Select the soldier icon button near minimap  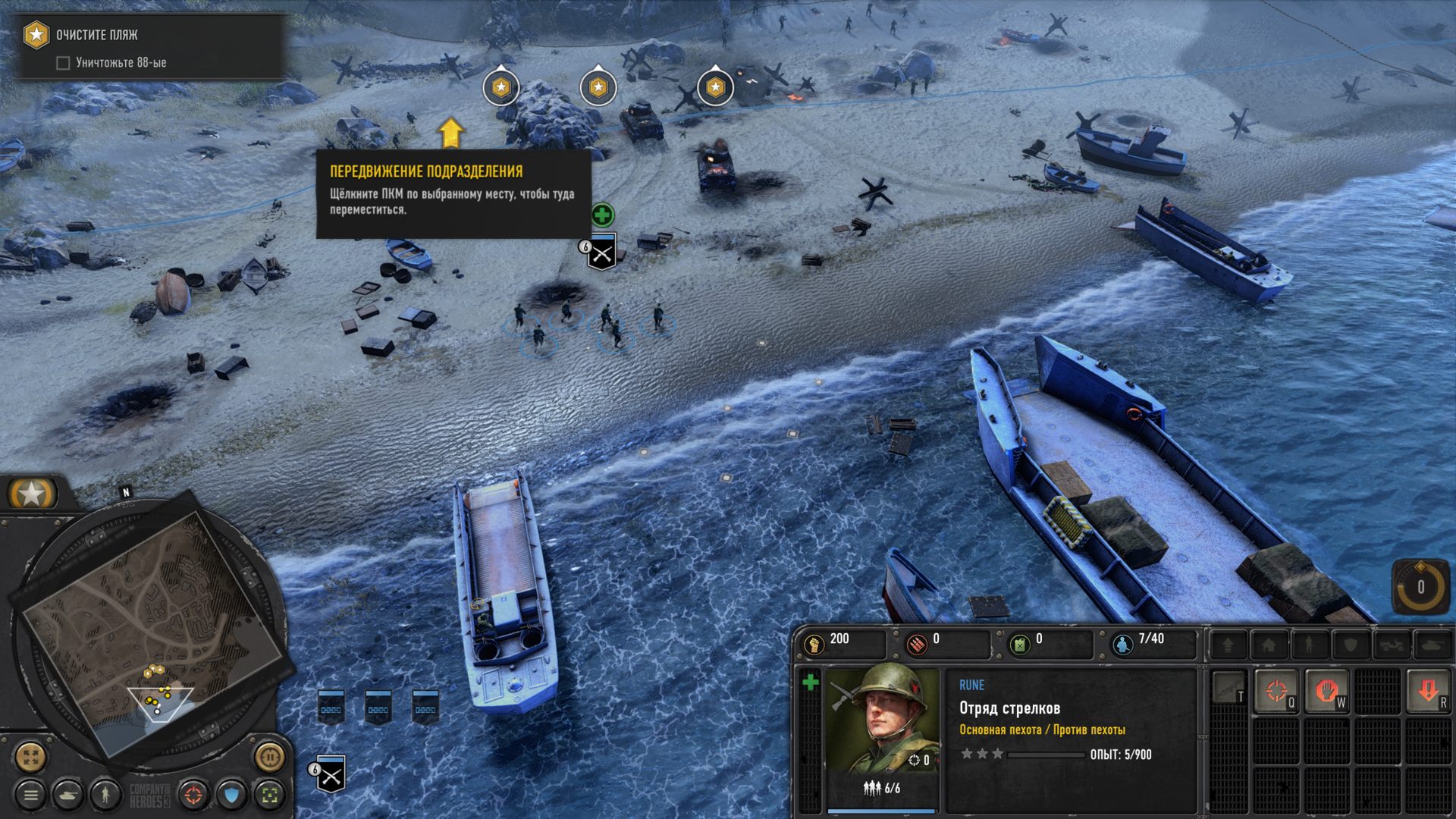tap(105, 795)
